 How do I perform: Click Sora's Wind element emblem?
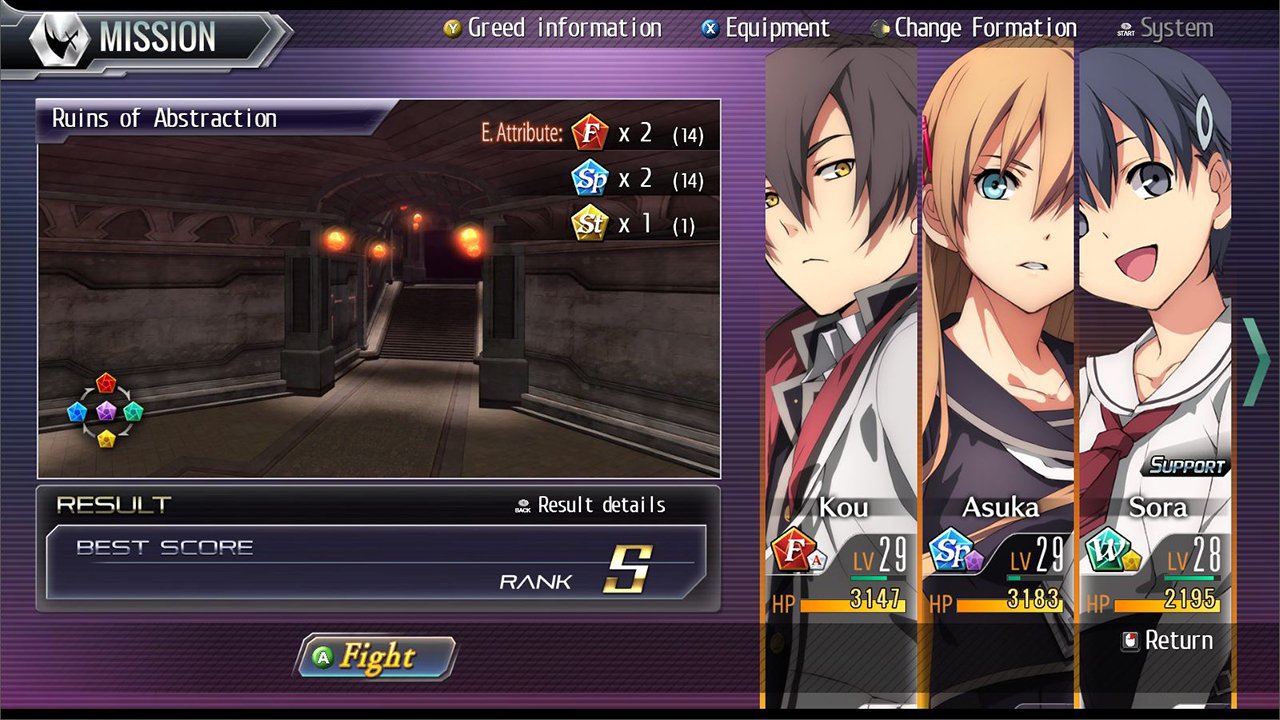pos(1109,549)
